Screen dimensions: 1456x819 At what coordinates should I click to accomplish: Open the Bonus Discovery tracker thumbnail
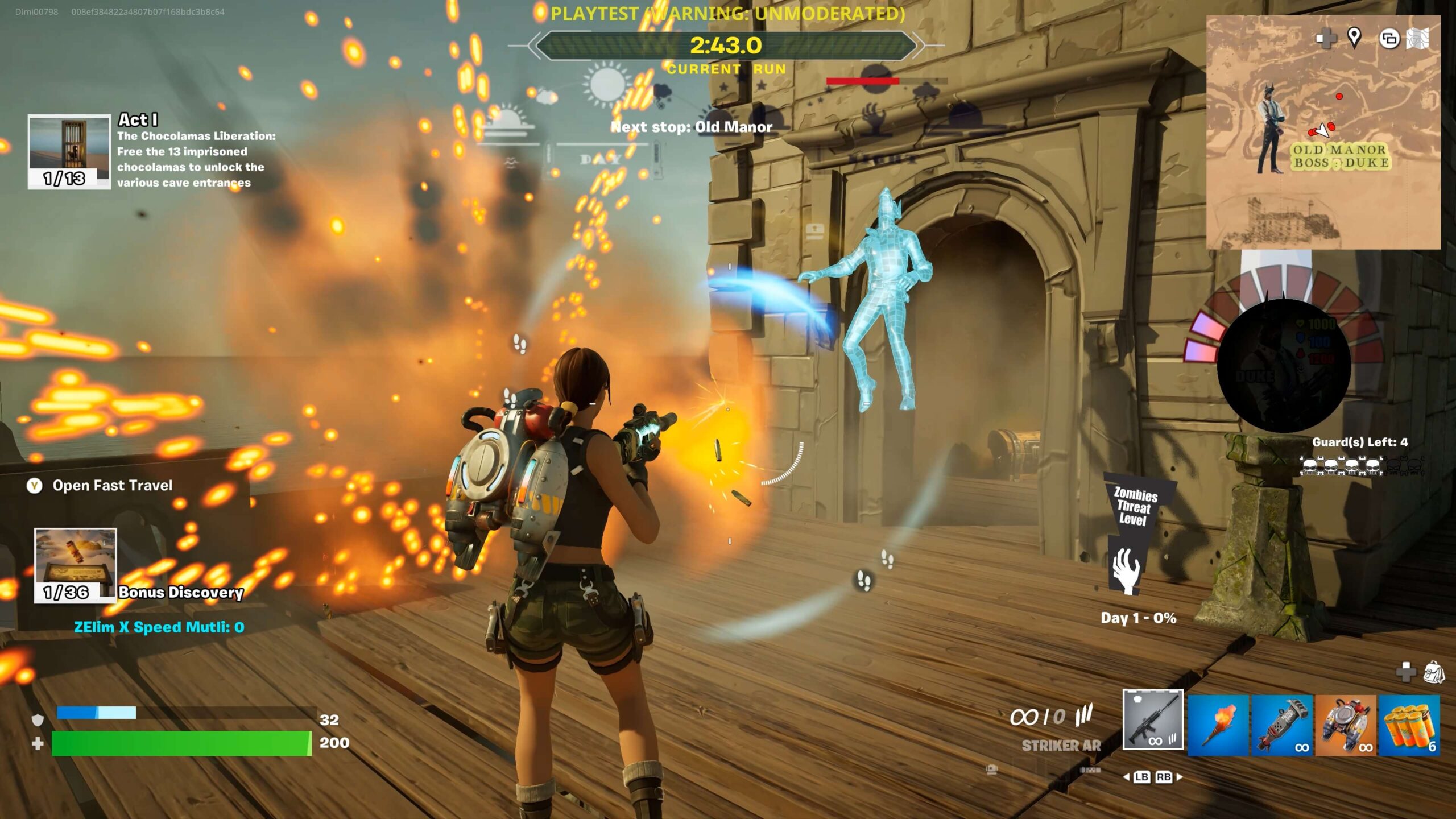click(x=76, y=565)
